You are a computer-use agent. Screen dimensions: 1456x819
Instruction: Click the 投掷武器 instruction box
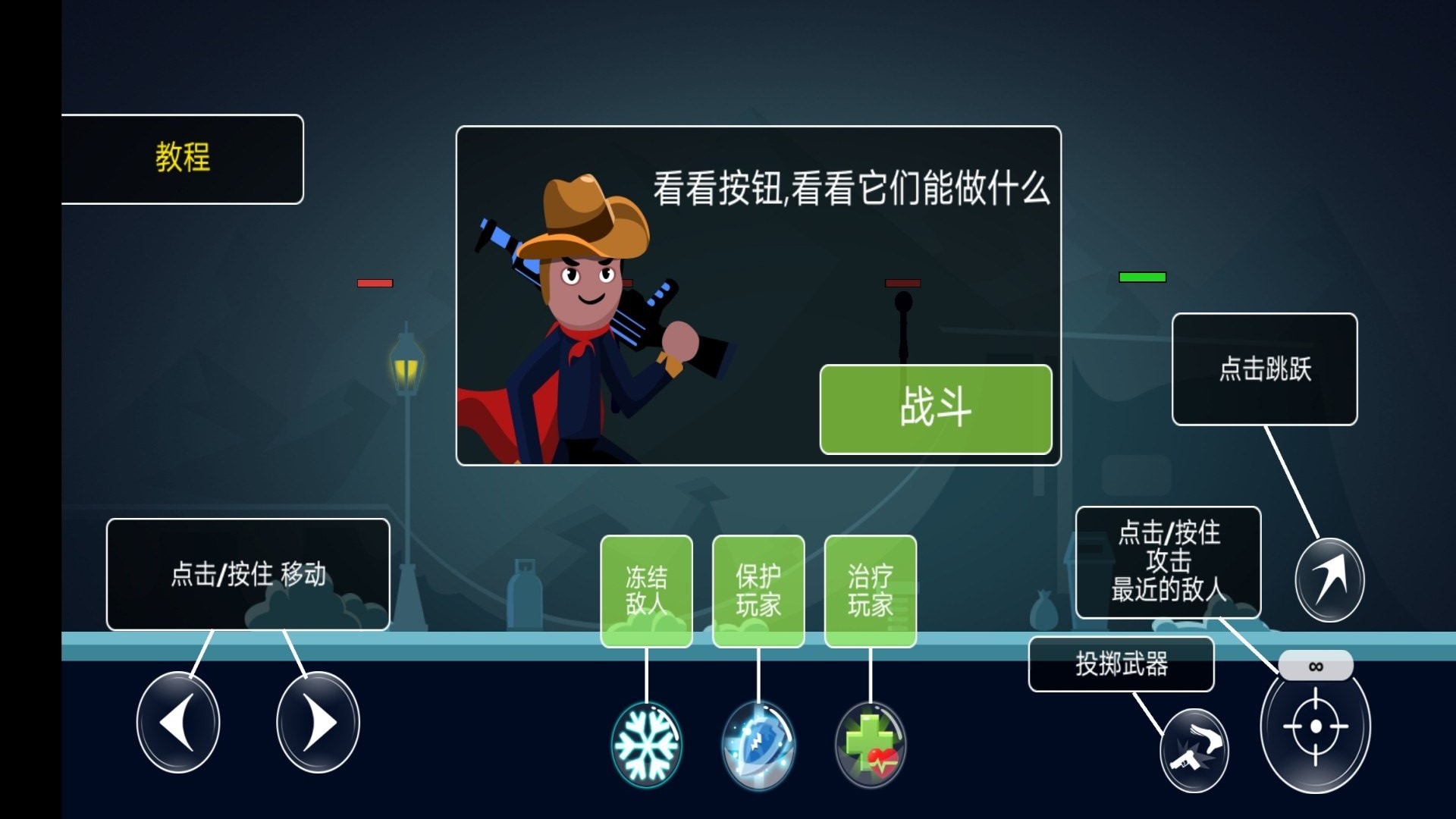point(1121,663)
